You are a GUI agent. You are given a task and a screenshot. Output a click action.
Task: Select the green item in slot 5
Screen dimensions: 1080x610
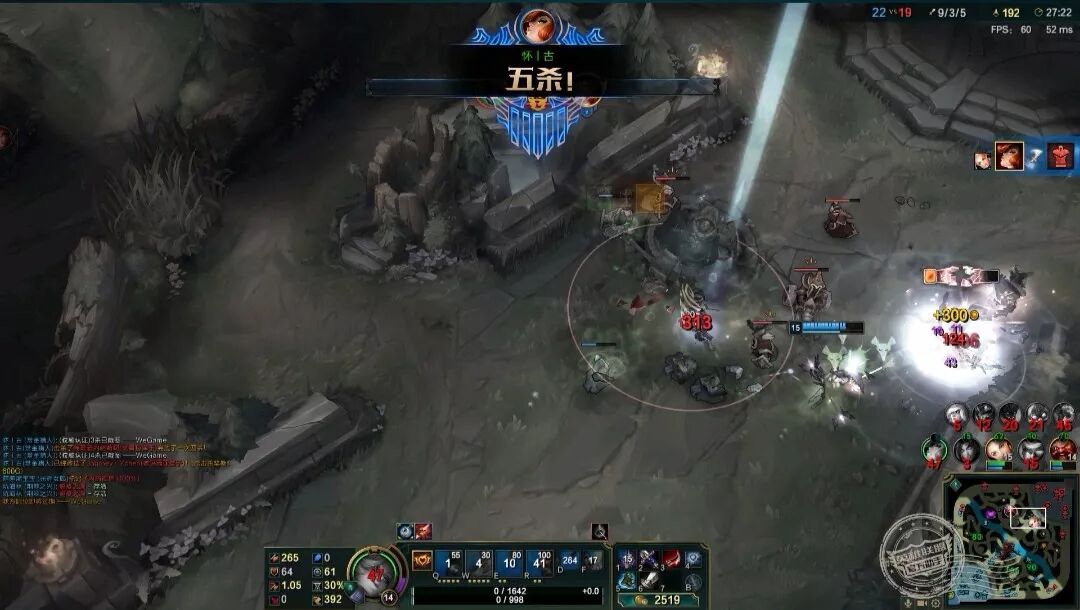[628, 580]
